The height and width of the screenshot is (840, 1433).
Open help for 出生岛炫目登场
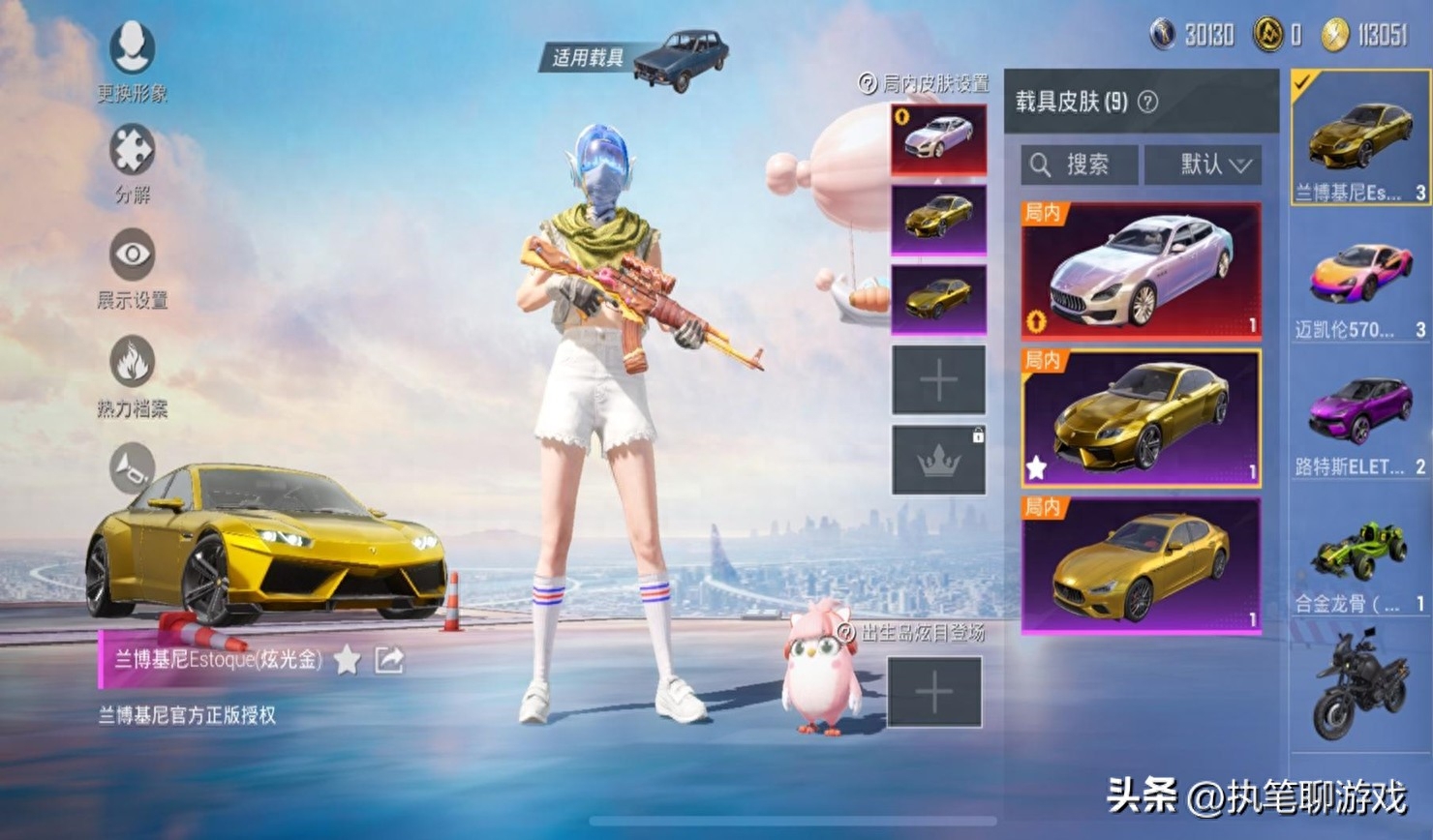(x=845, y=632)
